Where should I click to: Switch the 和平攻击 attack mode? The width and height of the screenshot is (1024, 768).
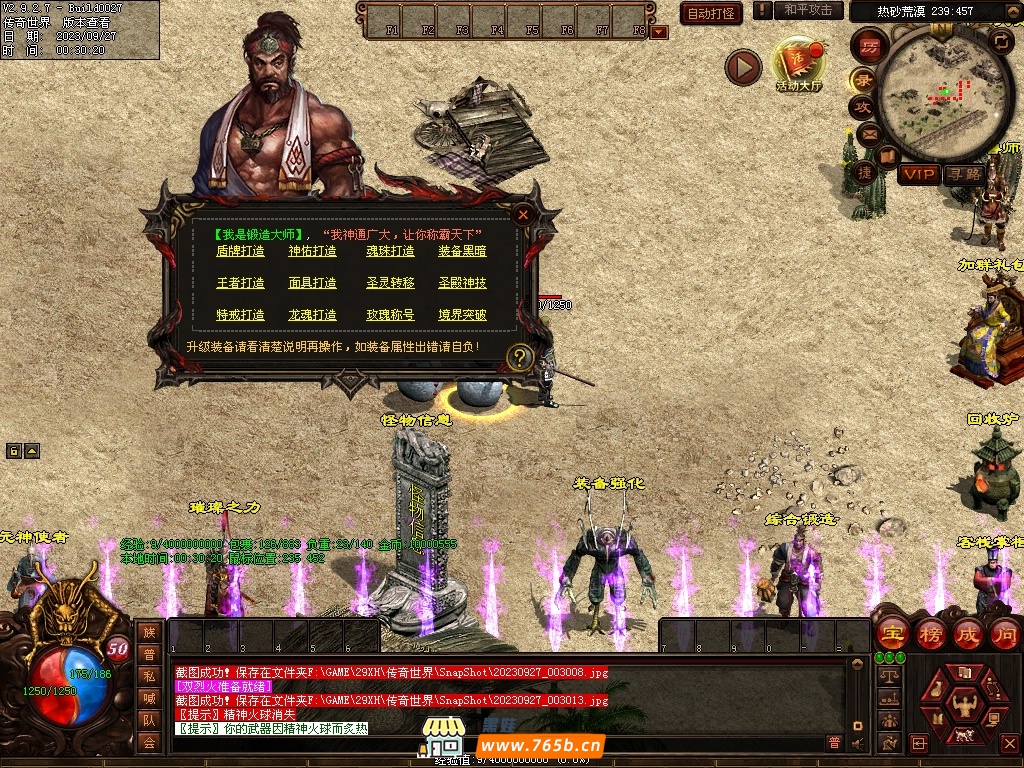[x=808, y=10]
